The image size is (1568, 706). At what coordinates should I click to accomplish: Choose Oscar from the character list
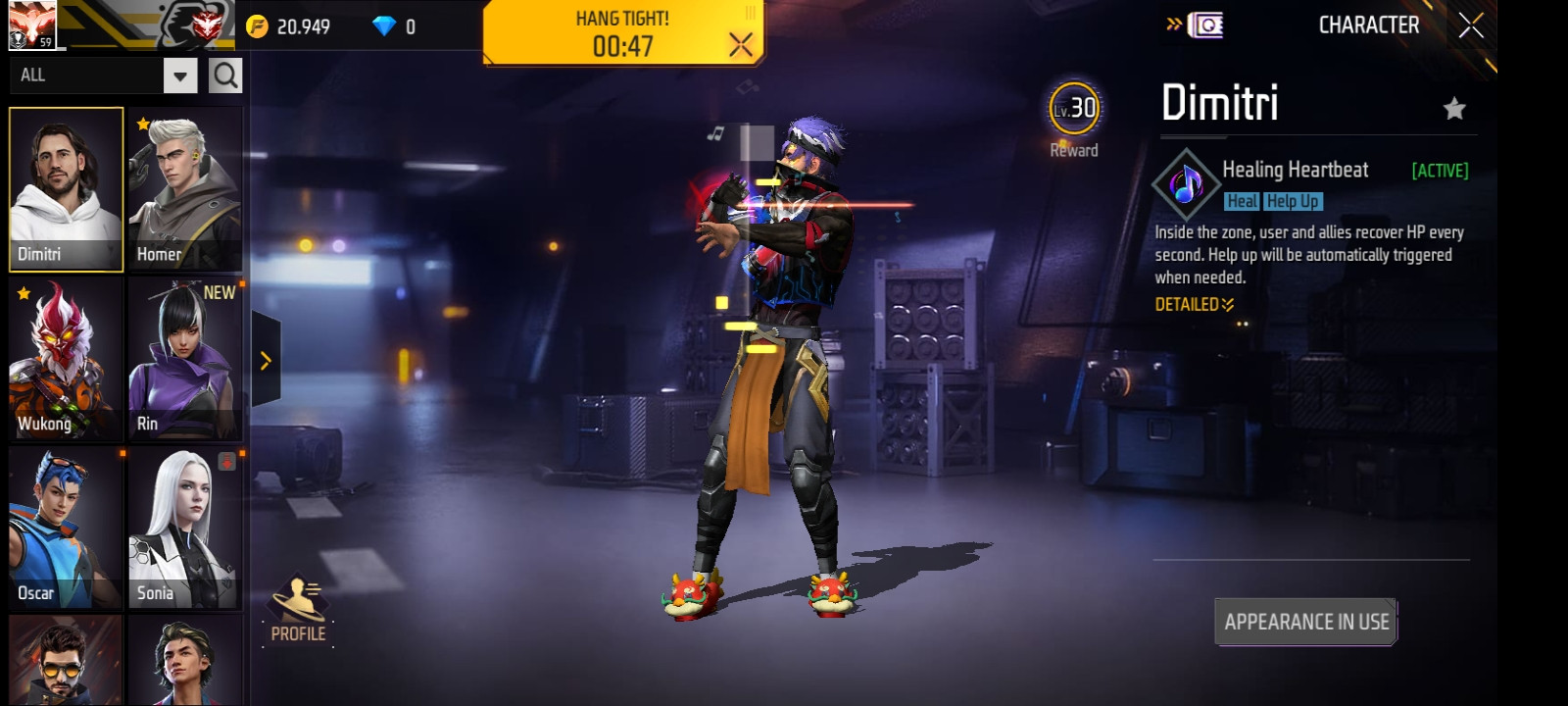(66, 528)
